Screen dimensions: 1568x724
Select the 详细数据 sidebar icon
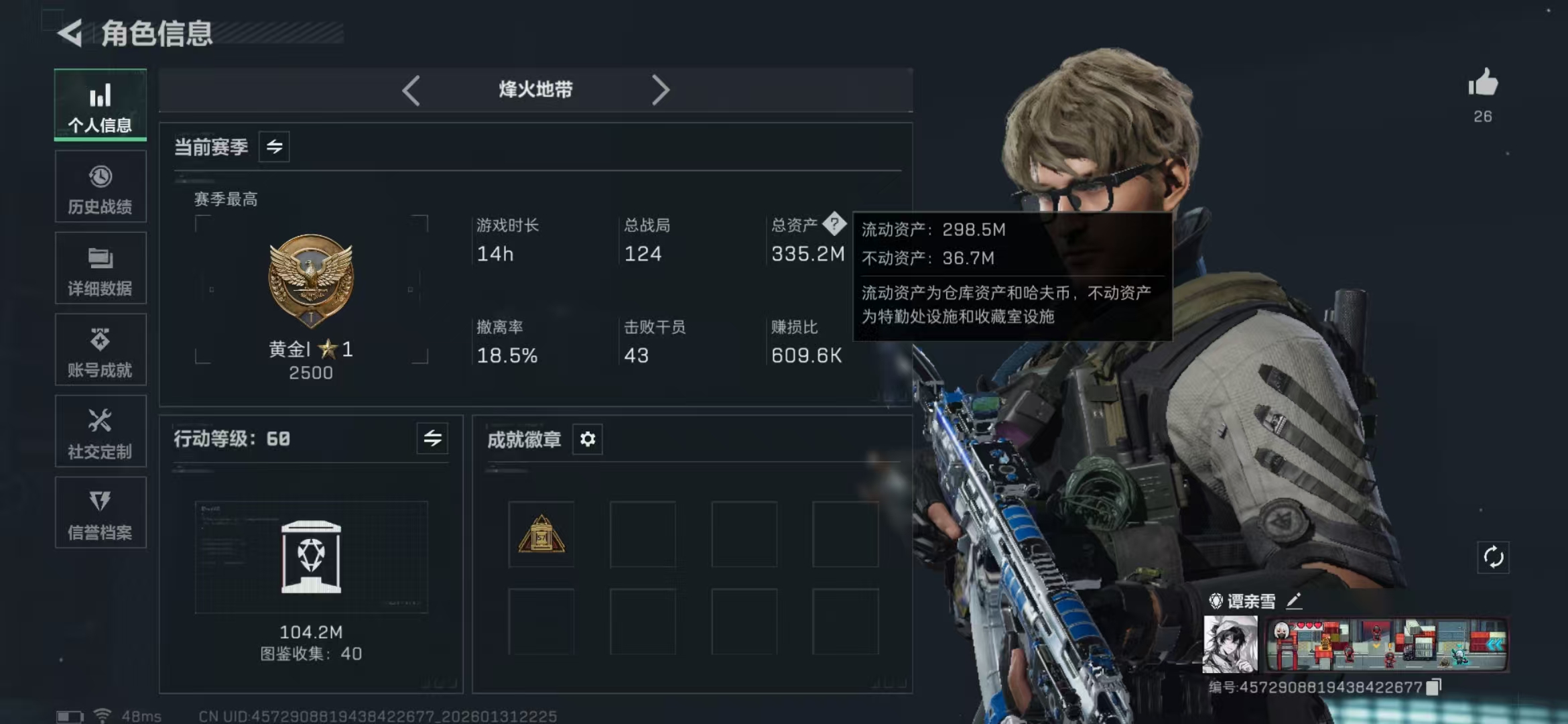point(99,267)
